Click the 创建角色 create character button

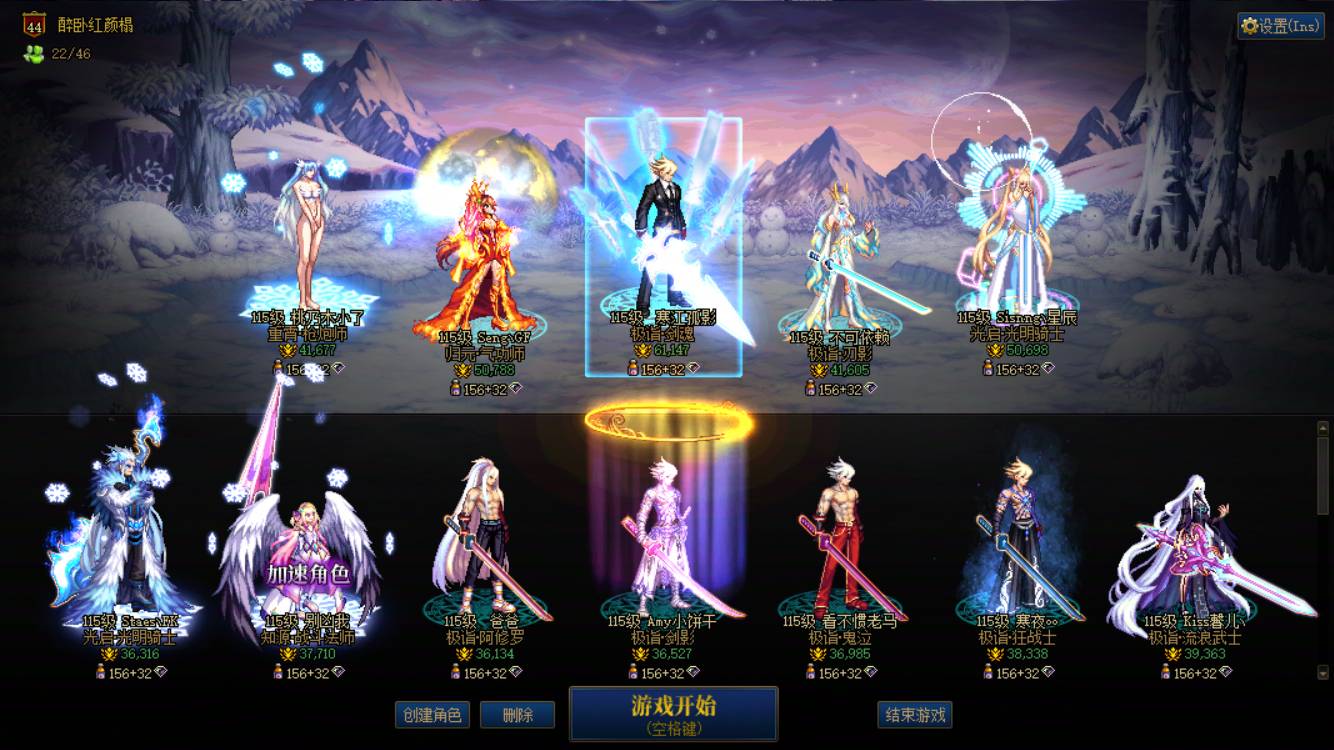434,715
